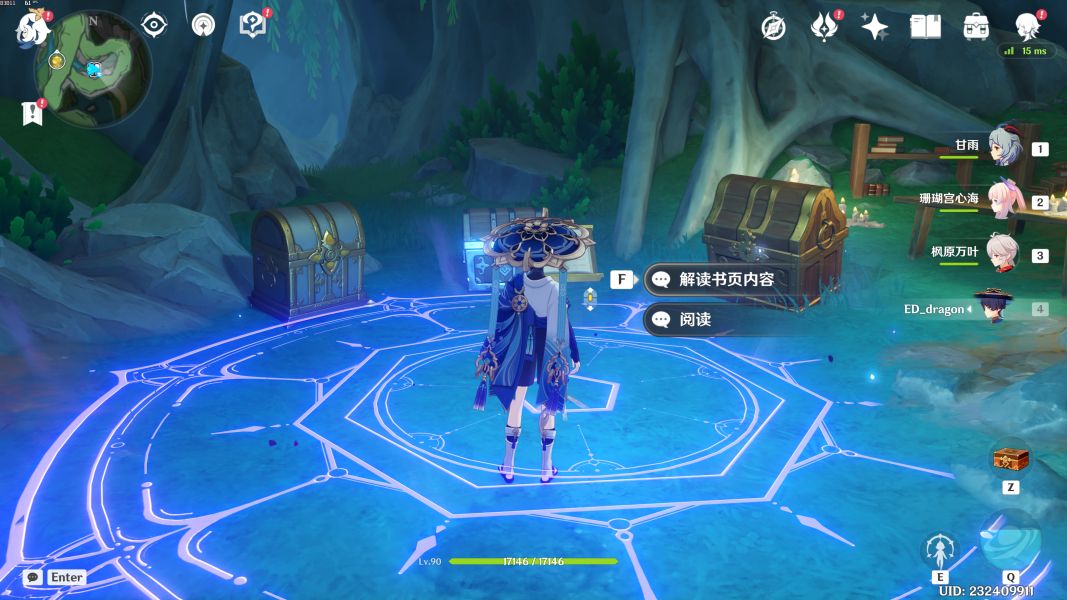The width and height of the screenshot is (1067, 600).
Task: Switch to party member 甘雨
Action: [1003, 146]
